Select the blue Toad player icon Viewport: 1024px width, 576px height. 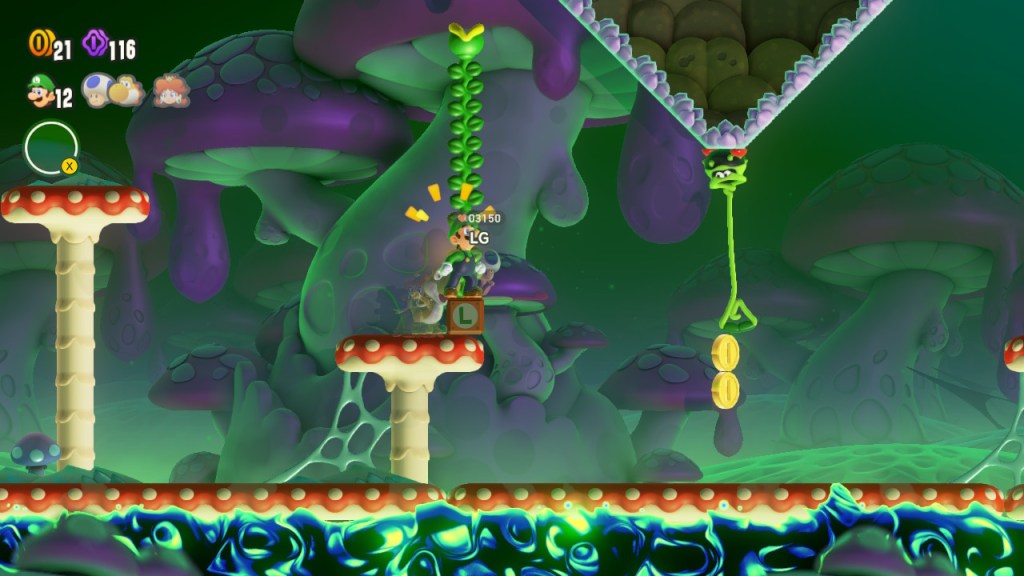pos(97,91)
